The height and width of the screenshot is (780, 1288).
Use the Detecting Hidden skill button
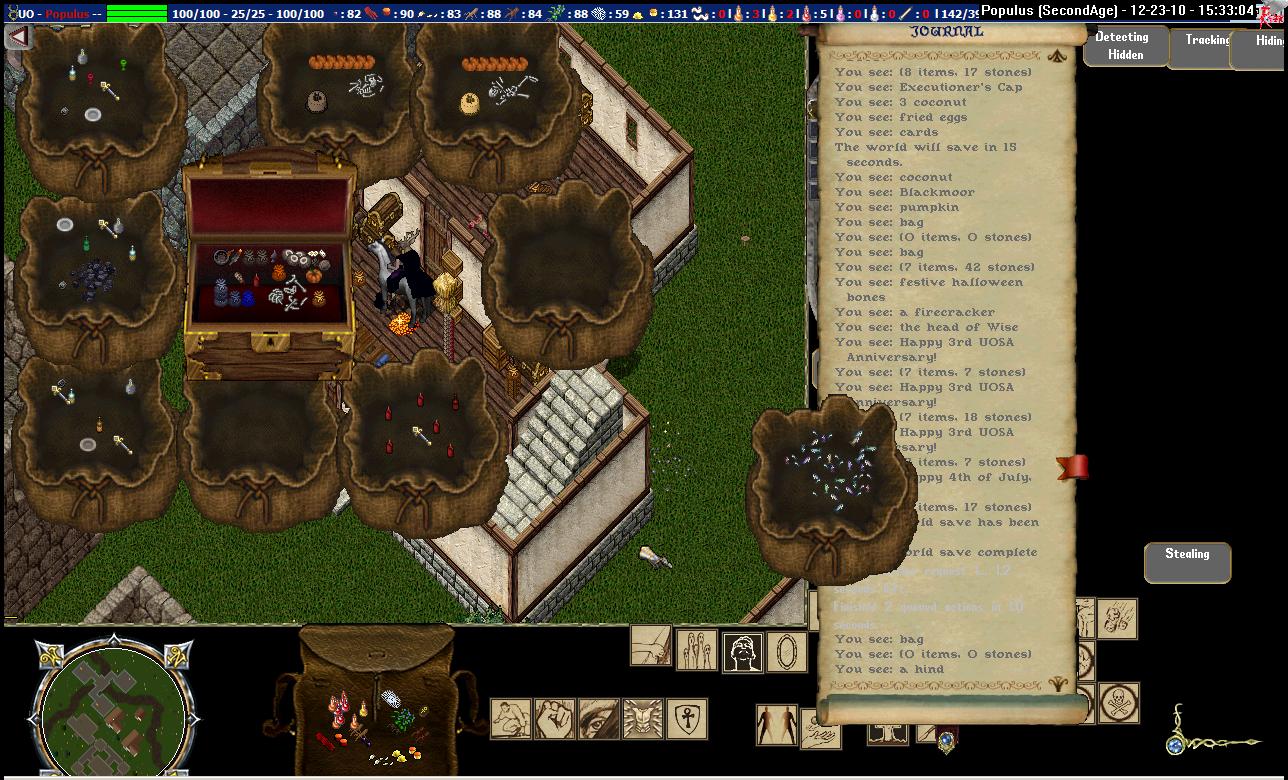click(x=1125, y=46)
